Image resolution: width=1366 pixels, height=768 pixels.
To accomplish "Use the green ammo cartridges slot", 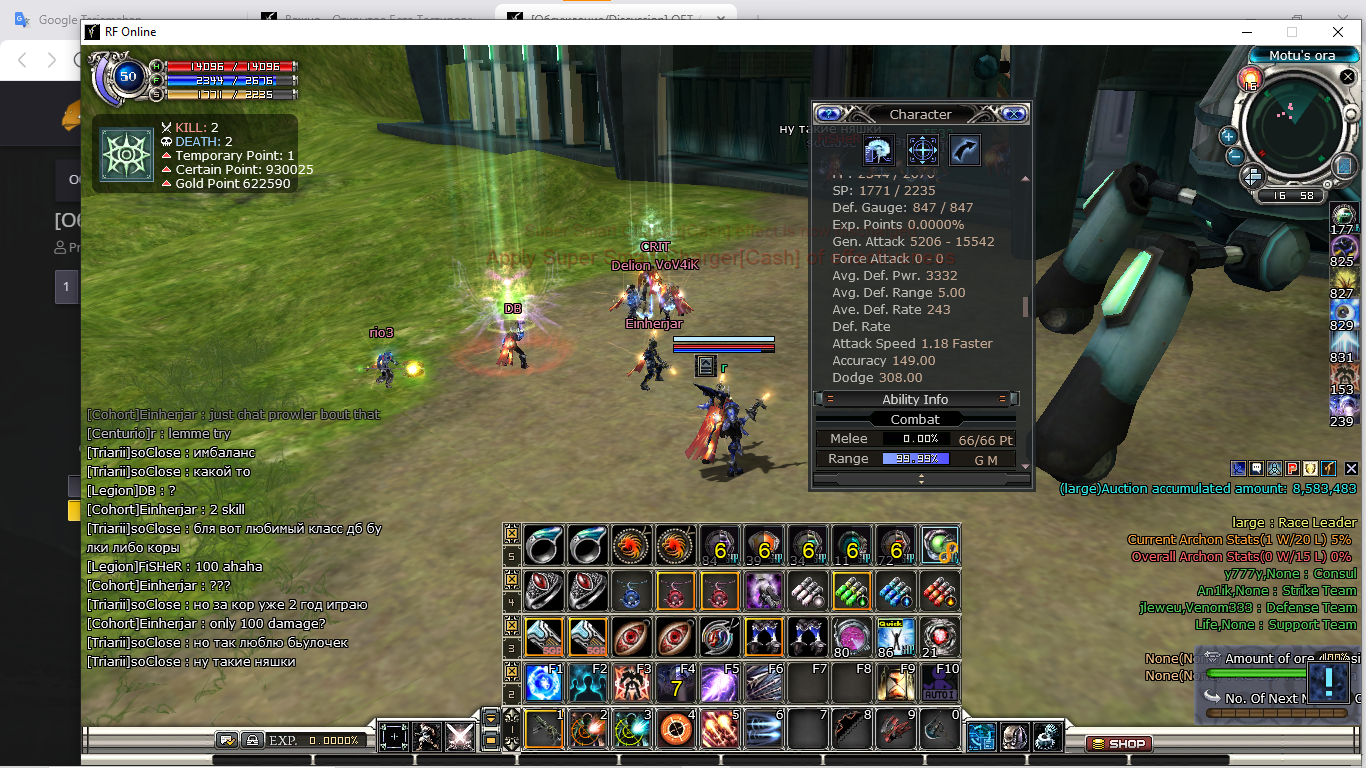I will pyautogui.click(x=852, y=591).
